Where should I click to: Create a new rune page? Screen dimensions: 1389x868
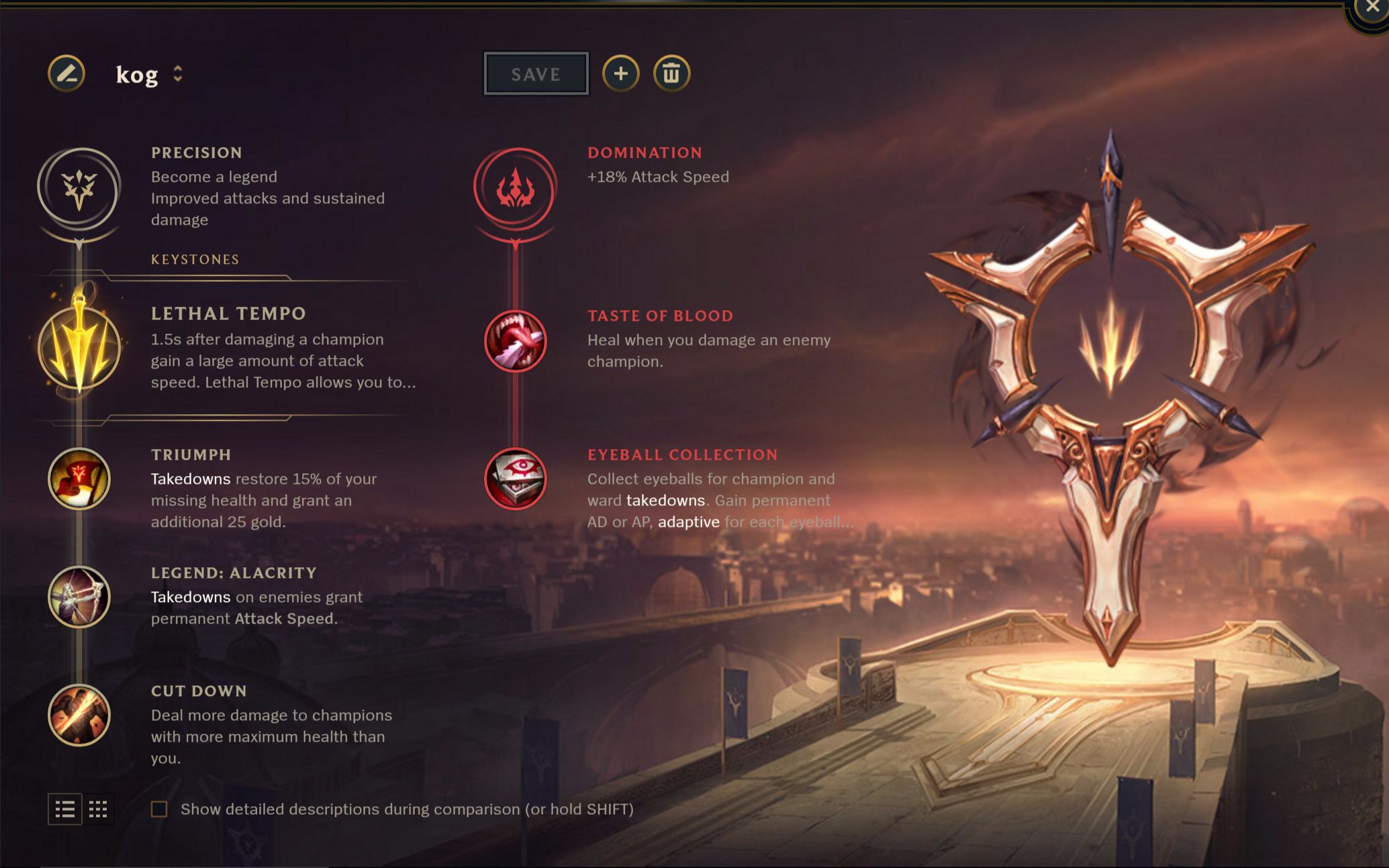point(620,73)
